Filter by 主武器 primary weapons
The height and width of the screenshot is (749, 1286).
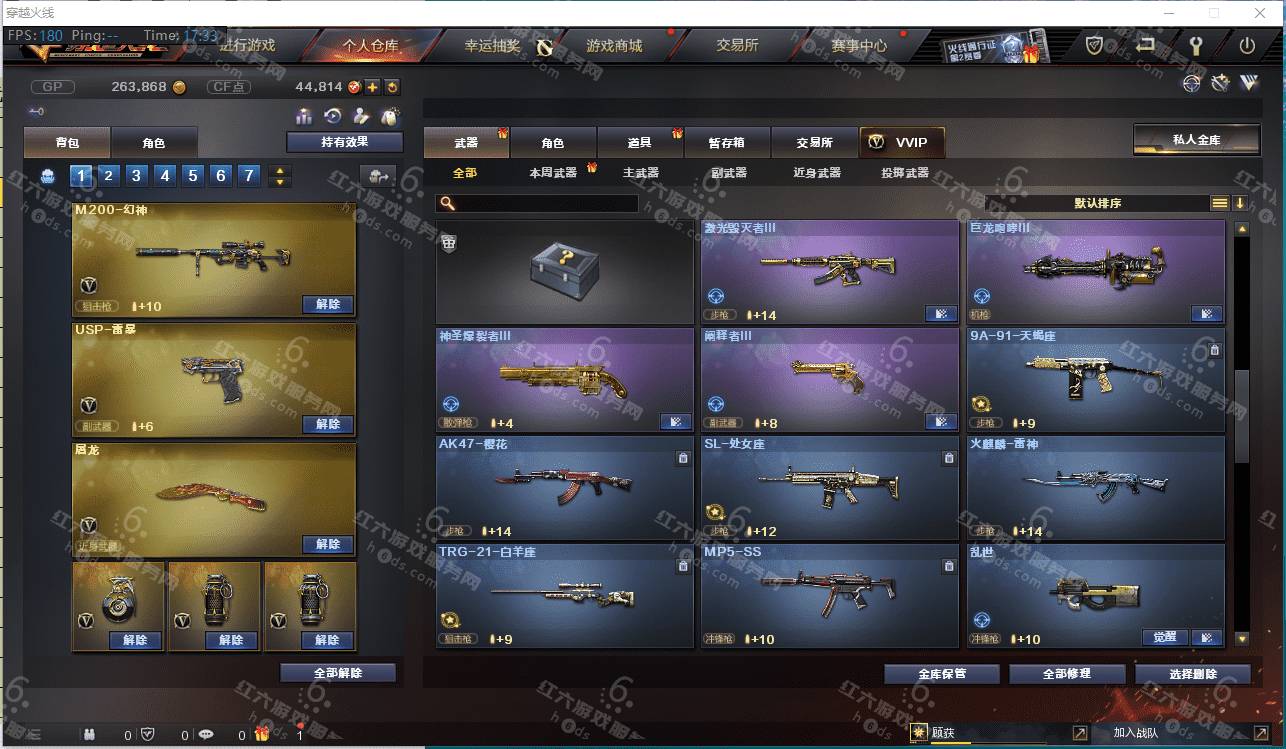[x=640, y=173]
